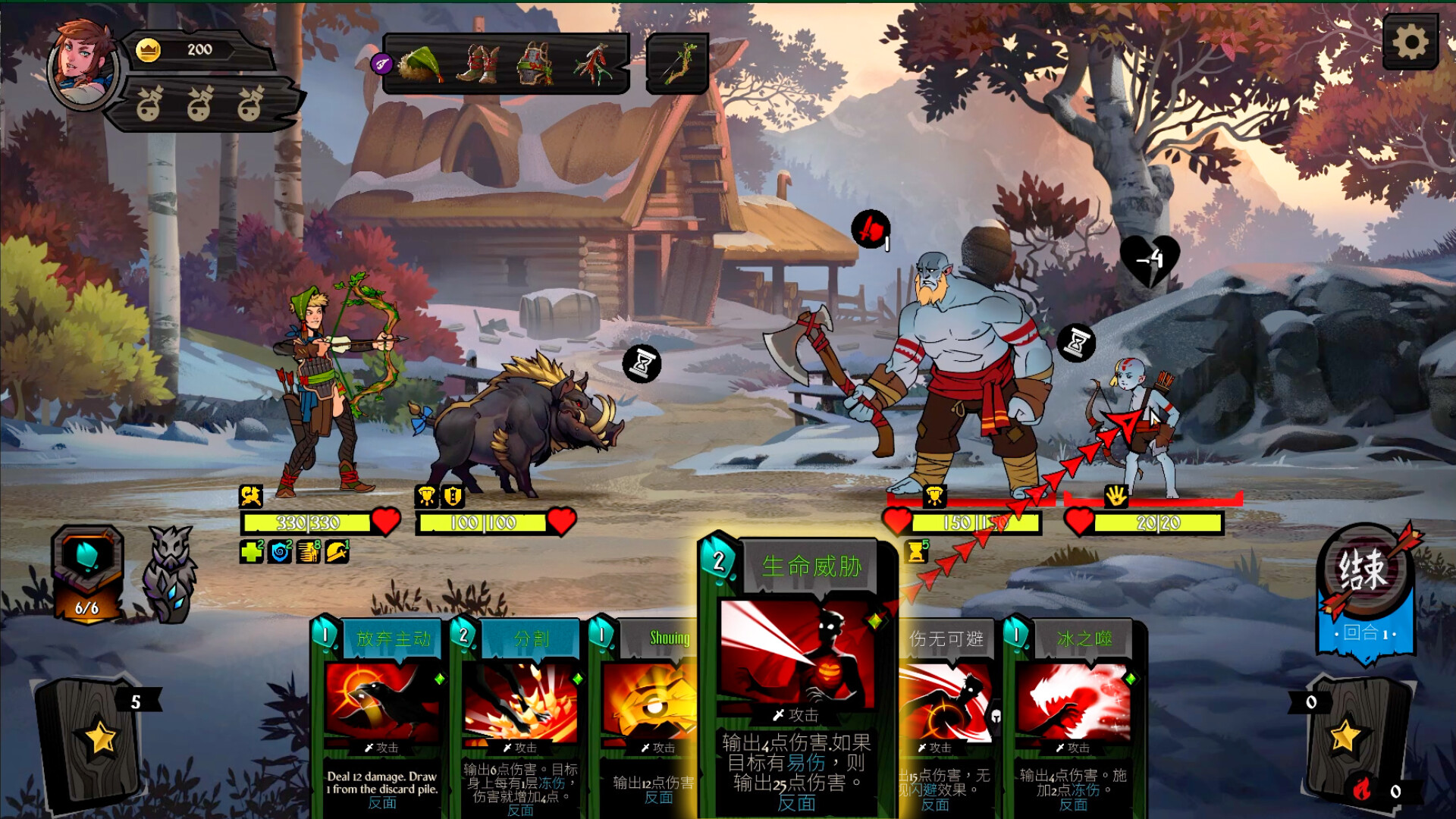1456x819 pixels.
Task: View the discard pile deck
Action: point(1346,739)
